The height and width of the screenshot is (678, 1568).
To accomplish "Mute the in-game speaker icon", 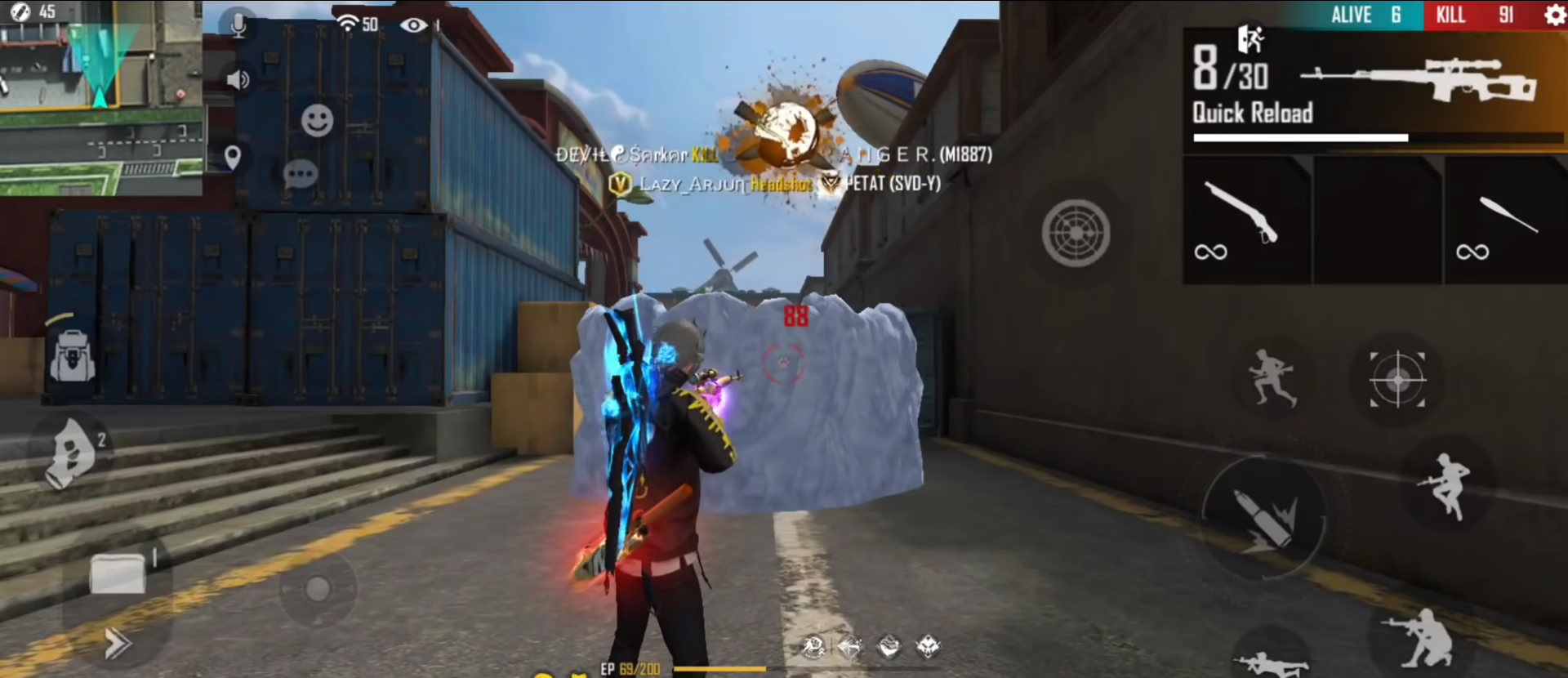I will pos(236,78).
